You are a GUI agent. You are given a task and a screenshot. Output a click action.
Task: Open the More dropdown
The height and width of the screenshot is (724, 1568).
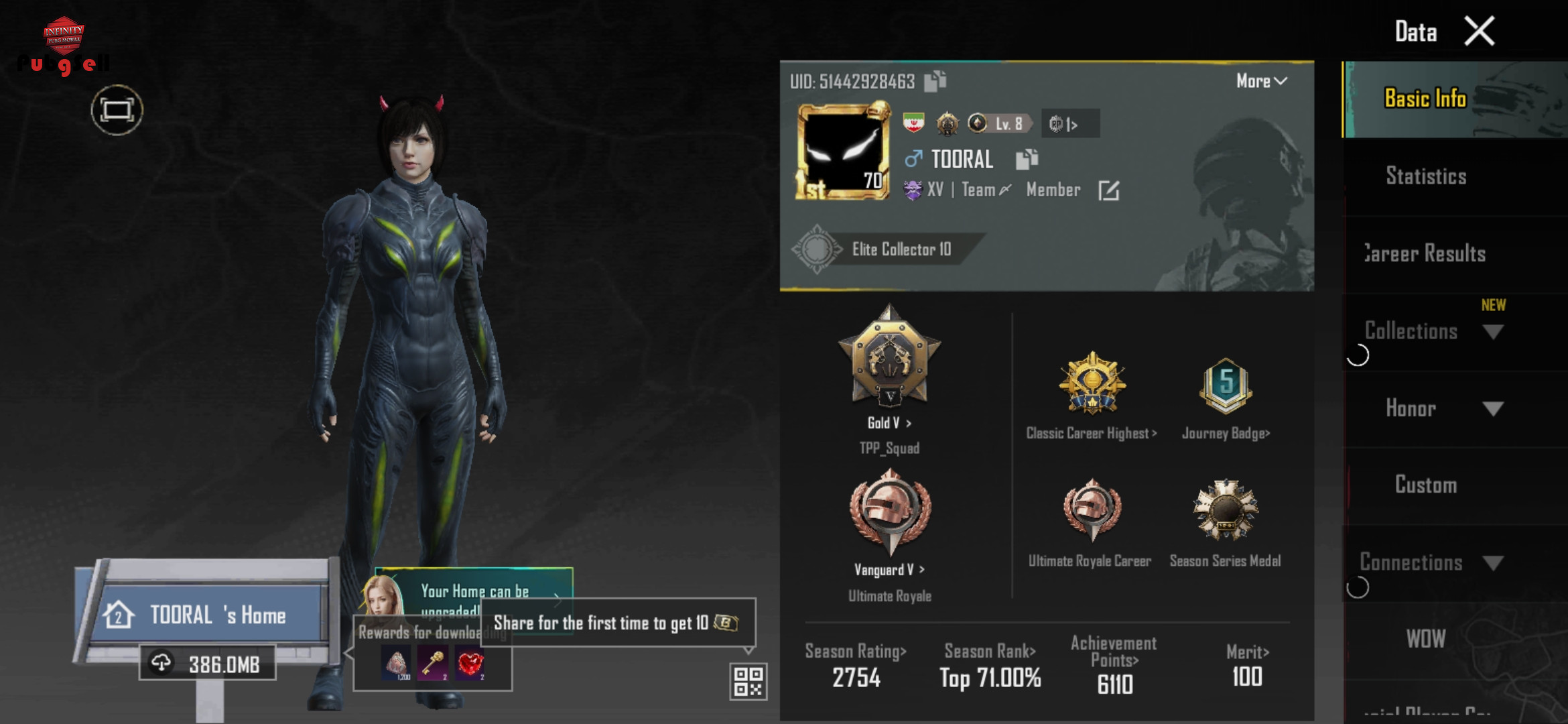pos(1260,81)
